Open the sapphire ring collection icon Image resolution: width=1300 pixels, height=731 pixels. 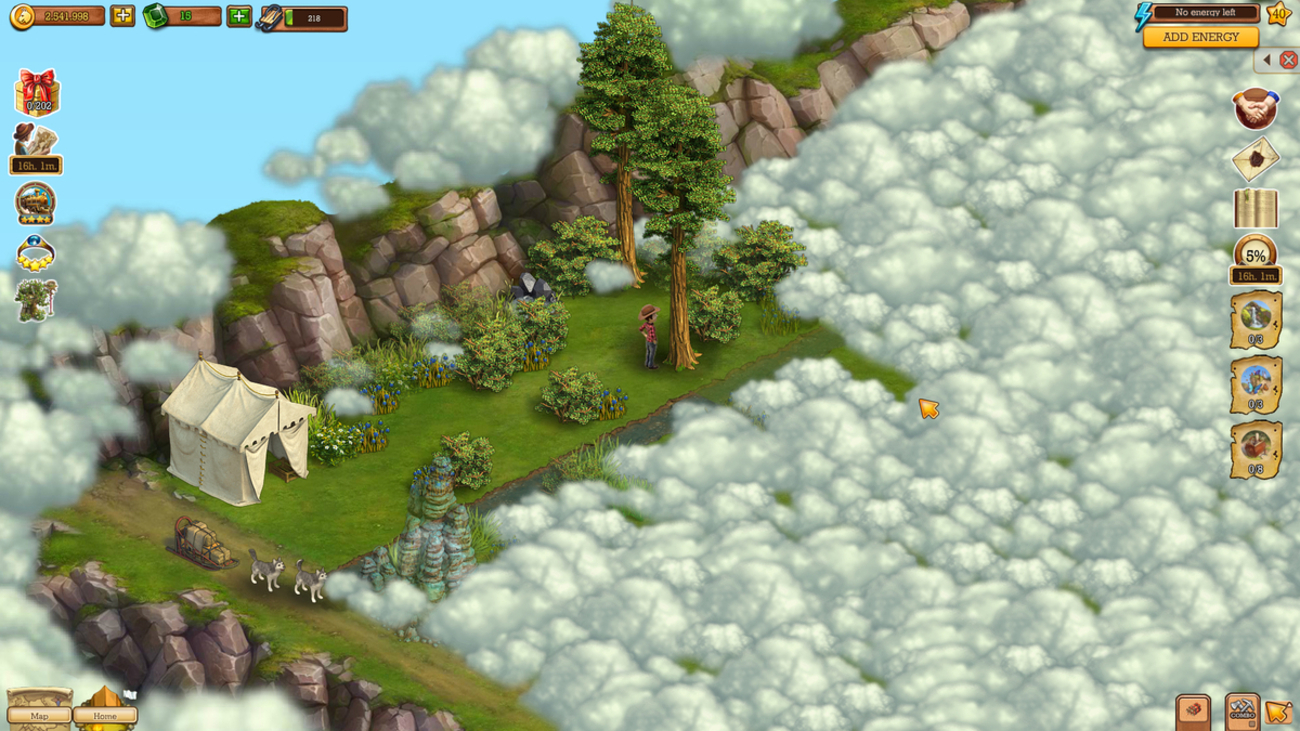36,253
